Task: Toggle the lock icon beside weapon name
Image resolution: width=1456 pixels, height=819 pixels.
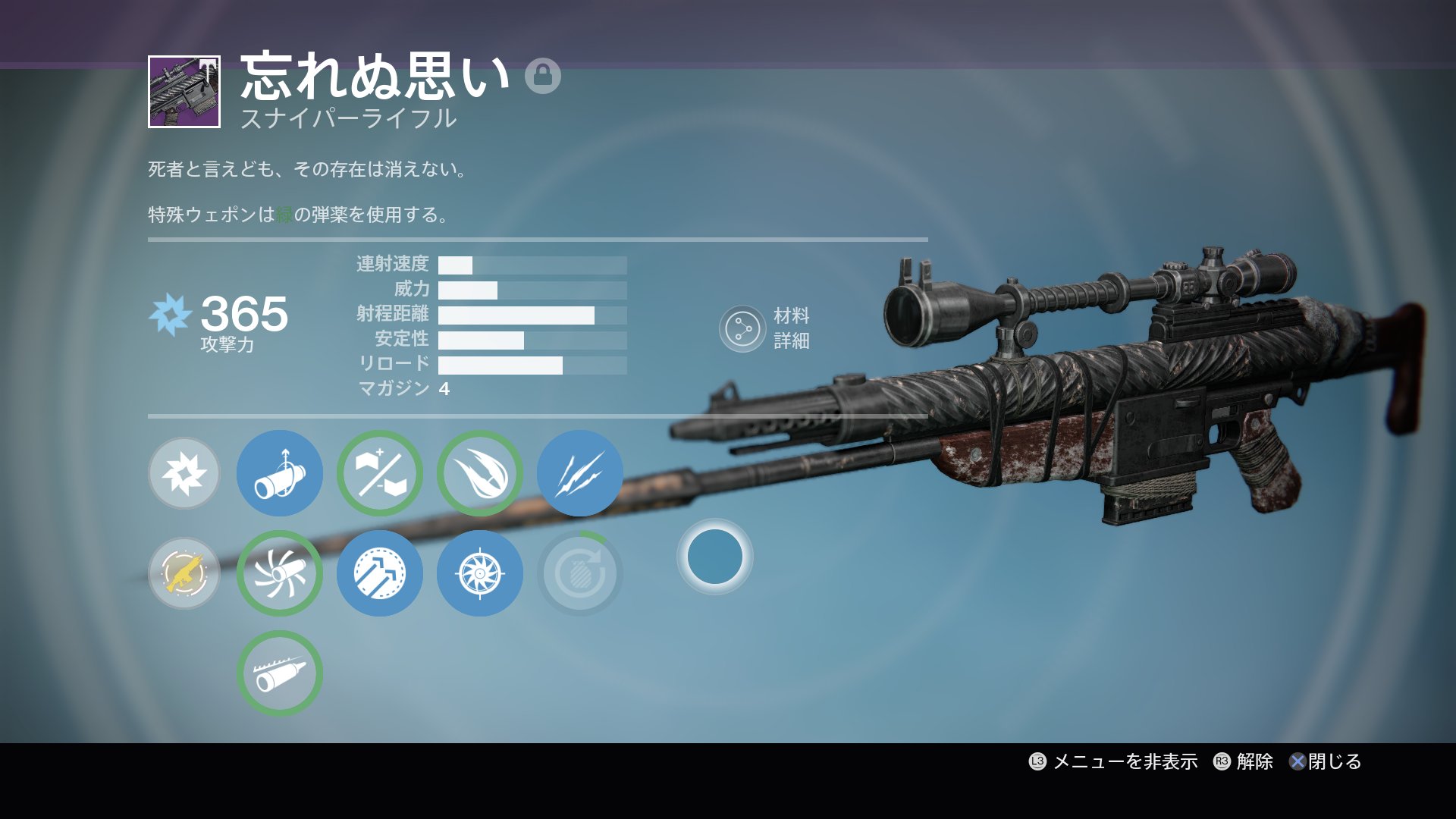Action: [543, 76]
